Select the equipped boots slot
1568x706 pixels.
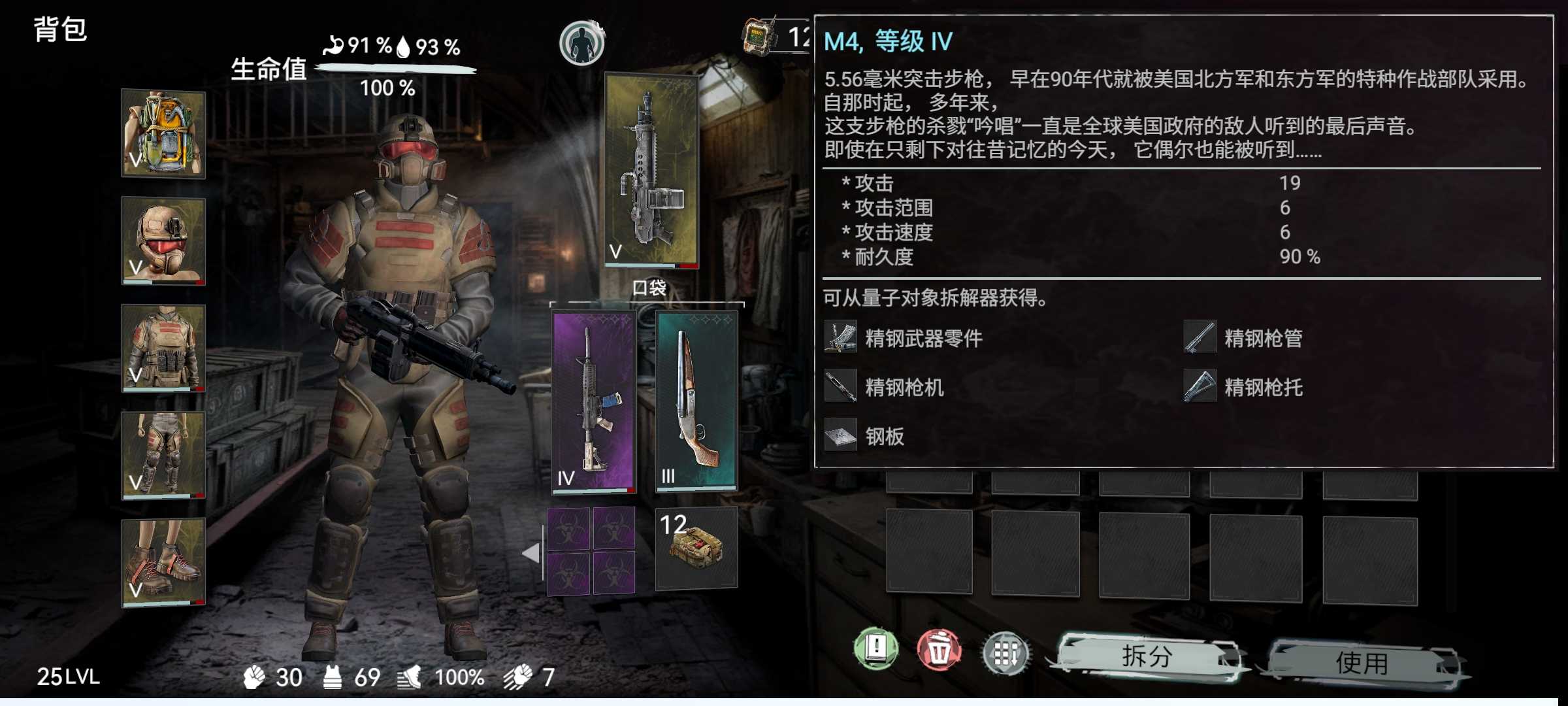click(x=163, y=562)
